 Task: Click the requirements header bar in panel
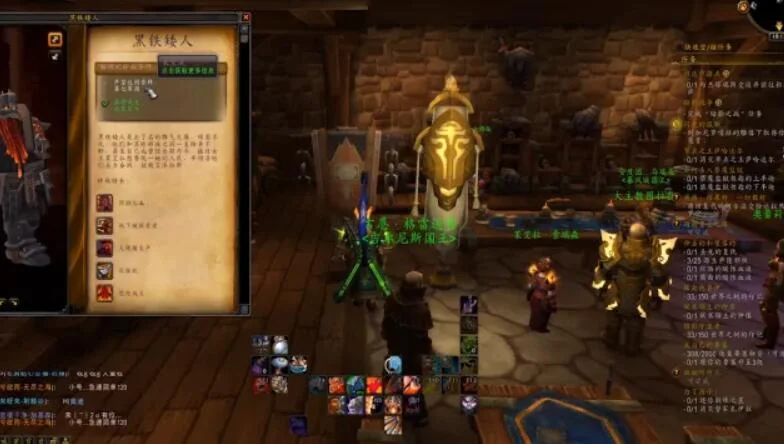click(160, 69)
